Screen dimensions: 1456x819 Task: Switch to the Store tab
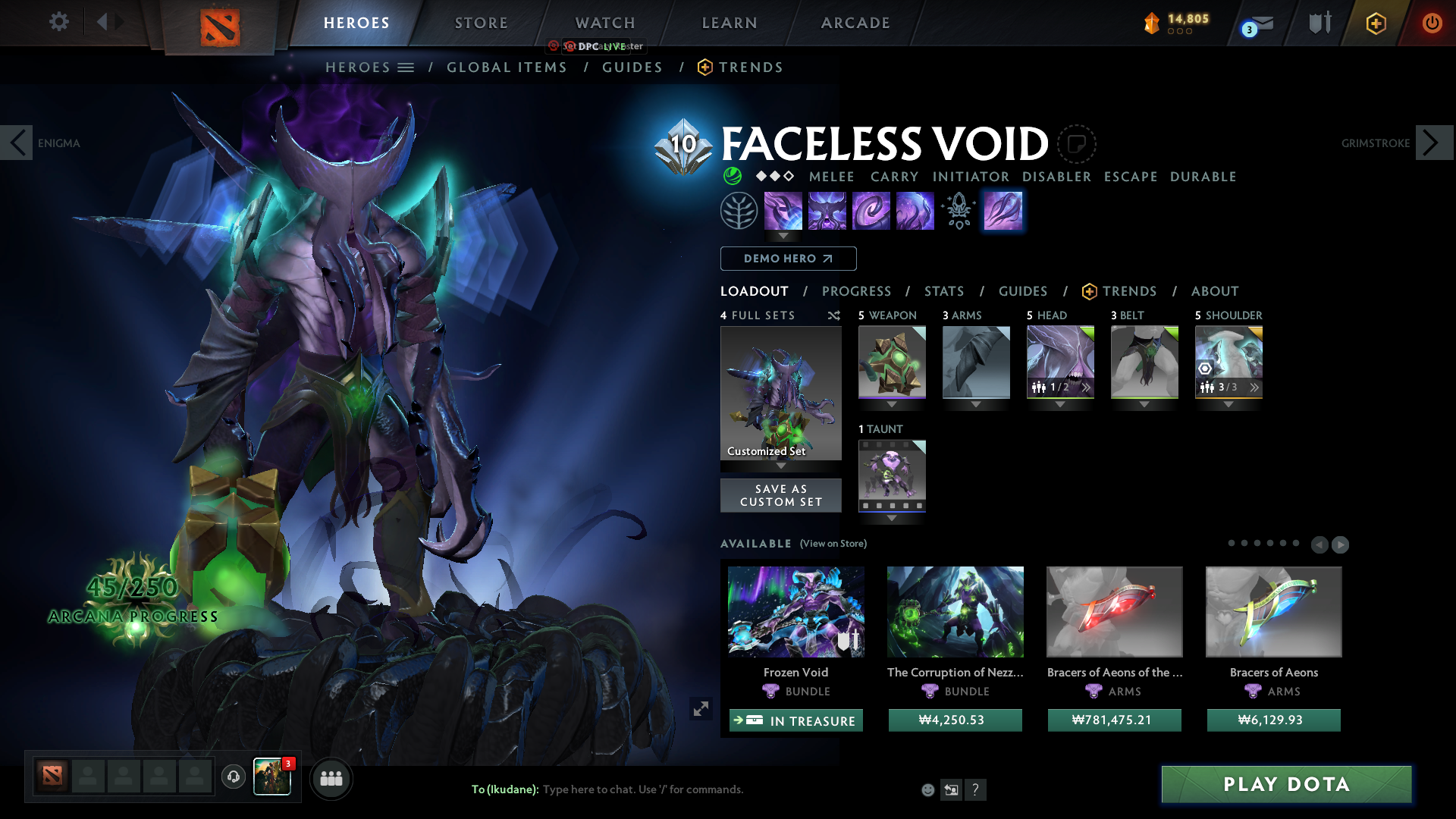(481, 23)
